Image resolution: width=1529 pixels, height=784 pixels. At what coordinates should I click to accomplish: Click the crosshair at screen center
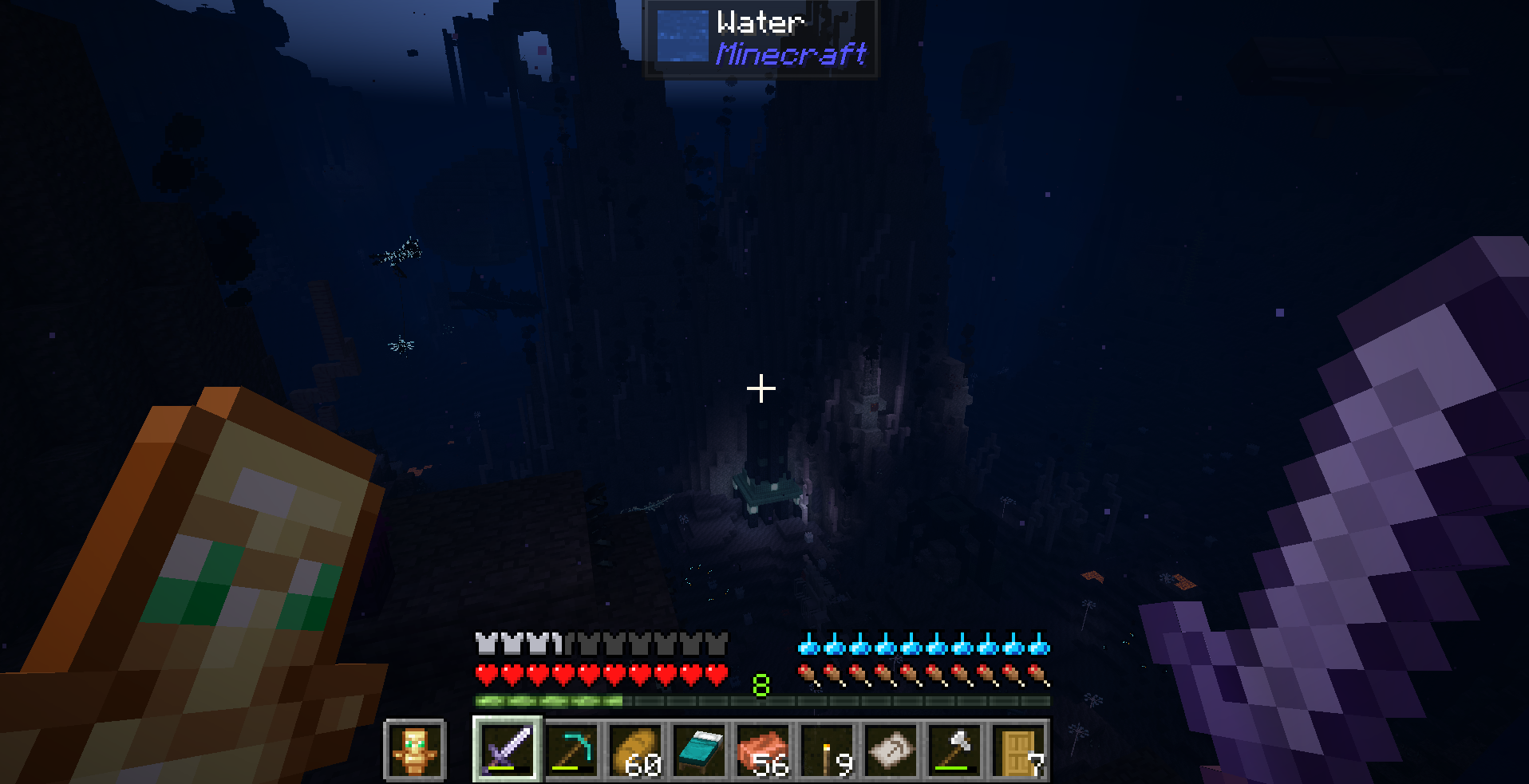pyautogui.click(x=761, y=388)
